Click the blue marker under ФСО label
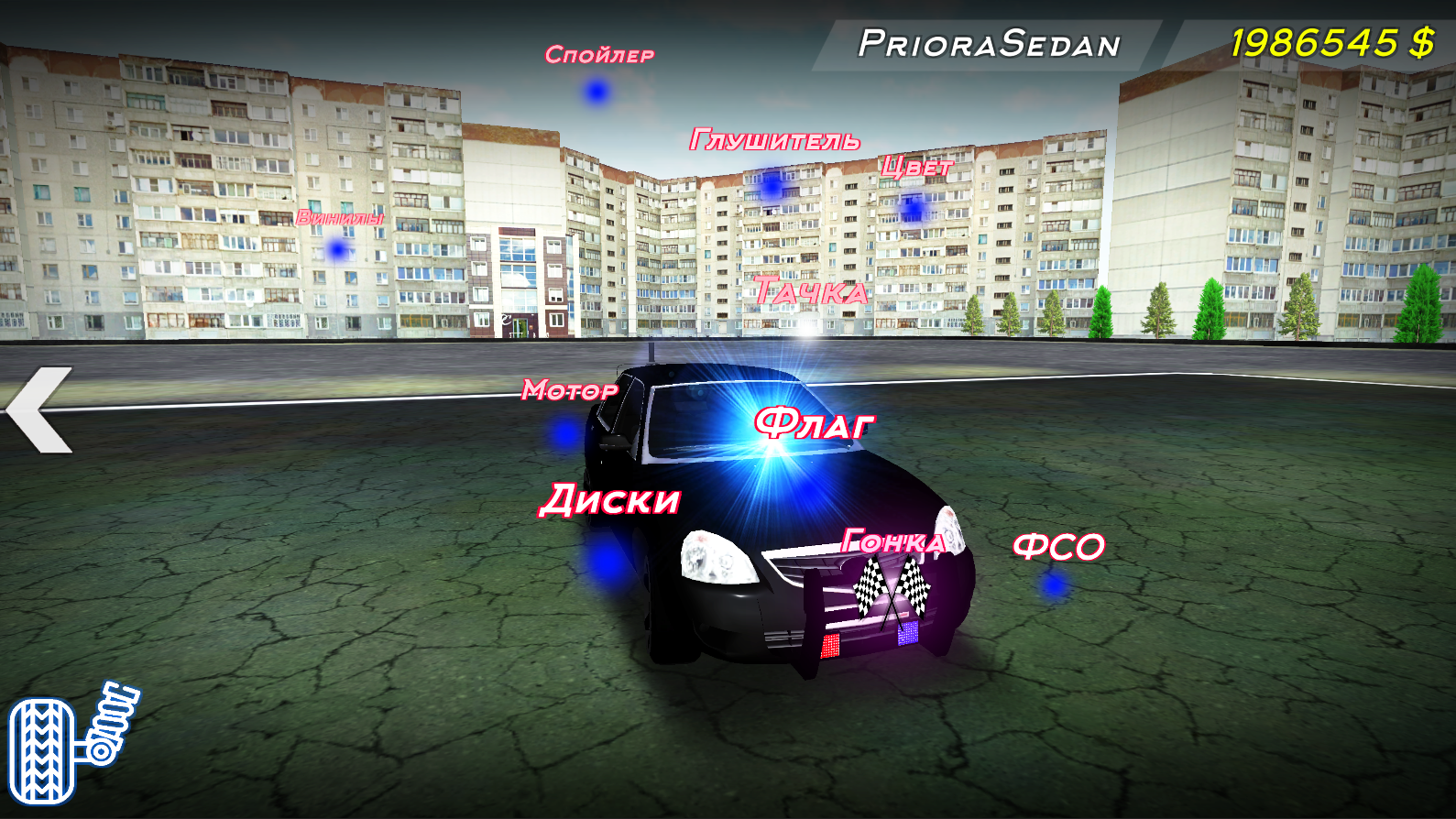Image resolution: width=1456 pixels, height=819 pixels. point(1052,584)
